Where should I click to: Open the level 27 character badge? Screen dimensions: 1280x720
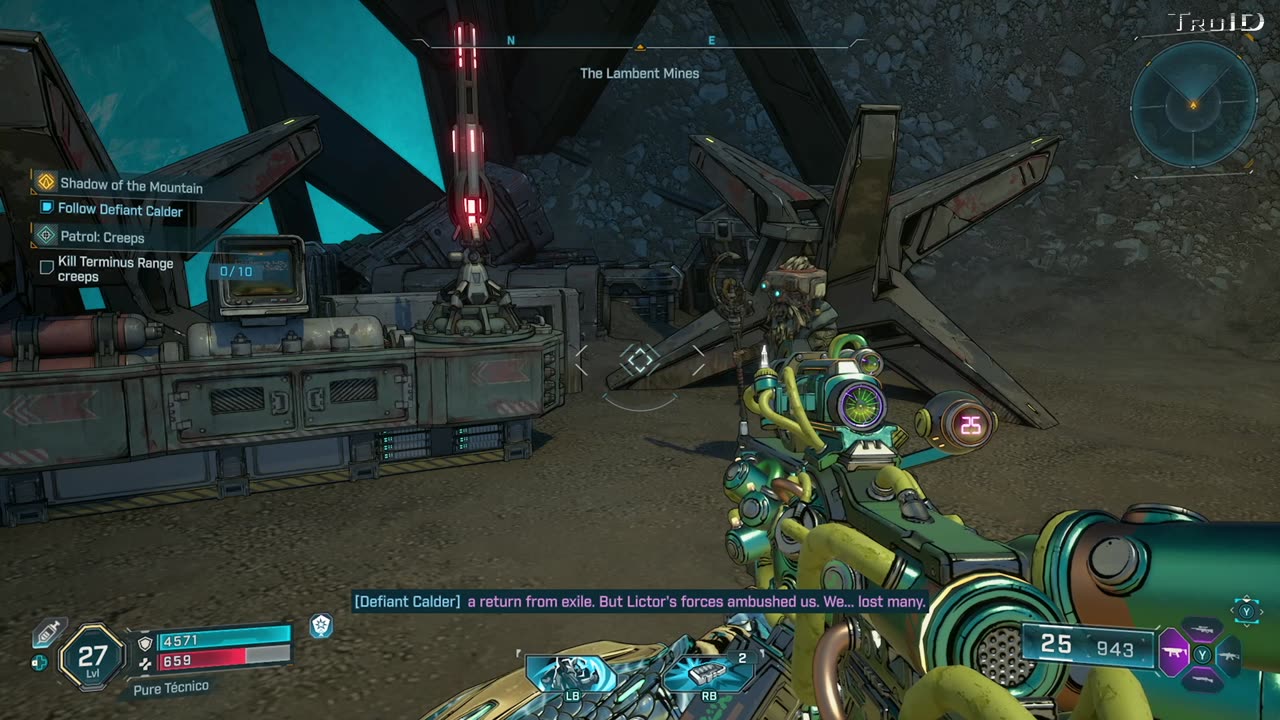point(92,656)
